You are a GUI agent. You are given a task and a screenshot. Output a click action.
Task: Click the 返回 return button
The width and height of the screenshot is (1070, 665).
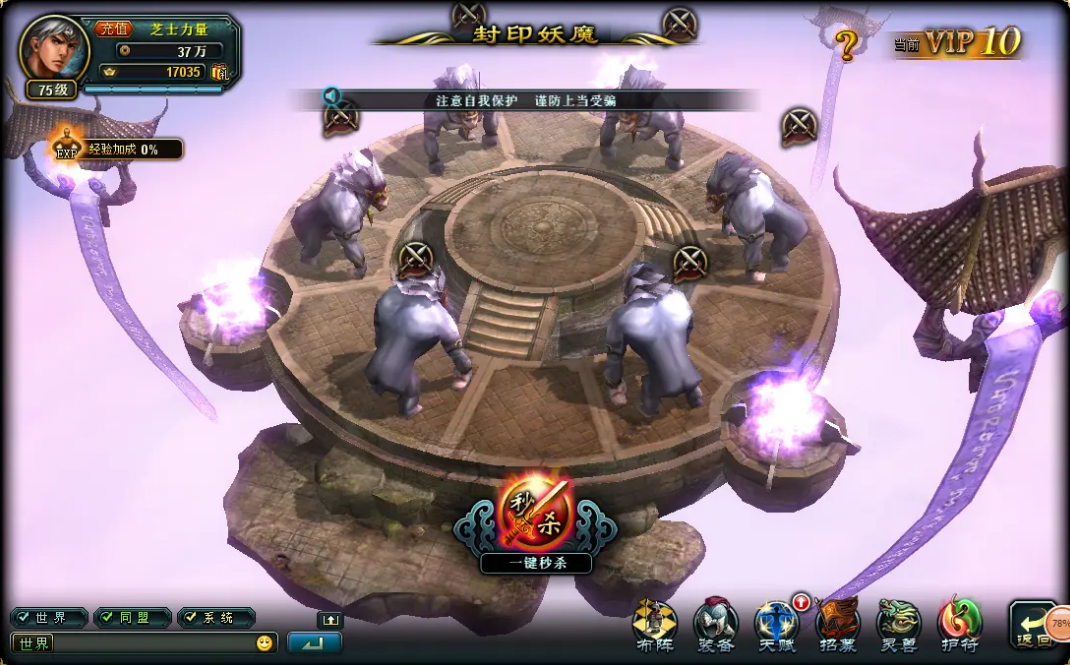coord(1033,627)
